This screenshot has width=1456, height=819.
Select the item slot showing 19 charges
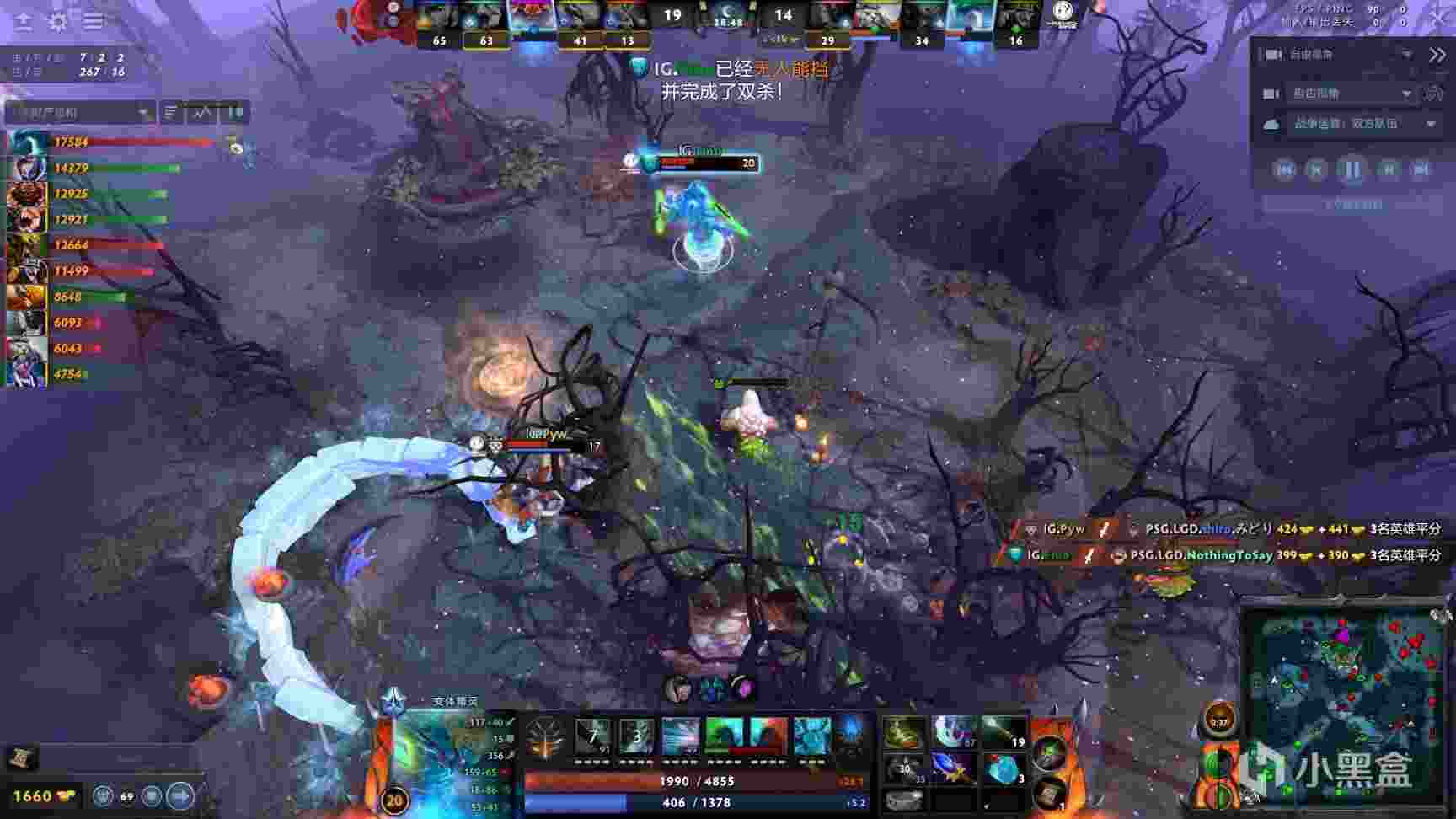click(x=1003, y=733)
